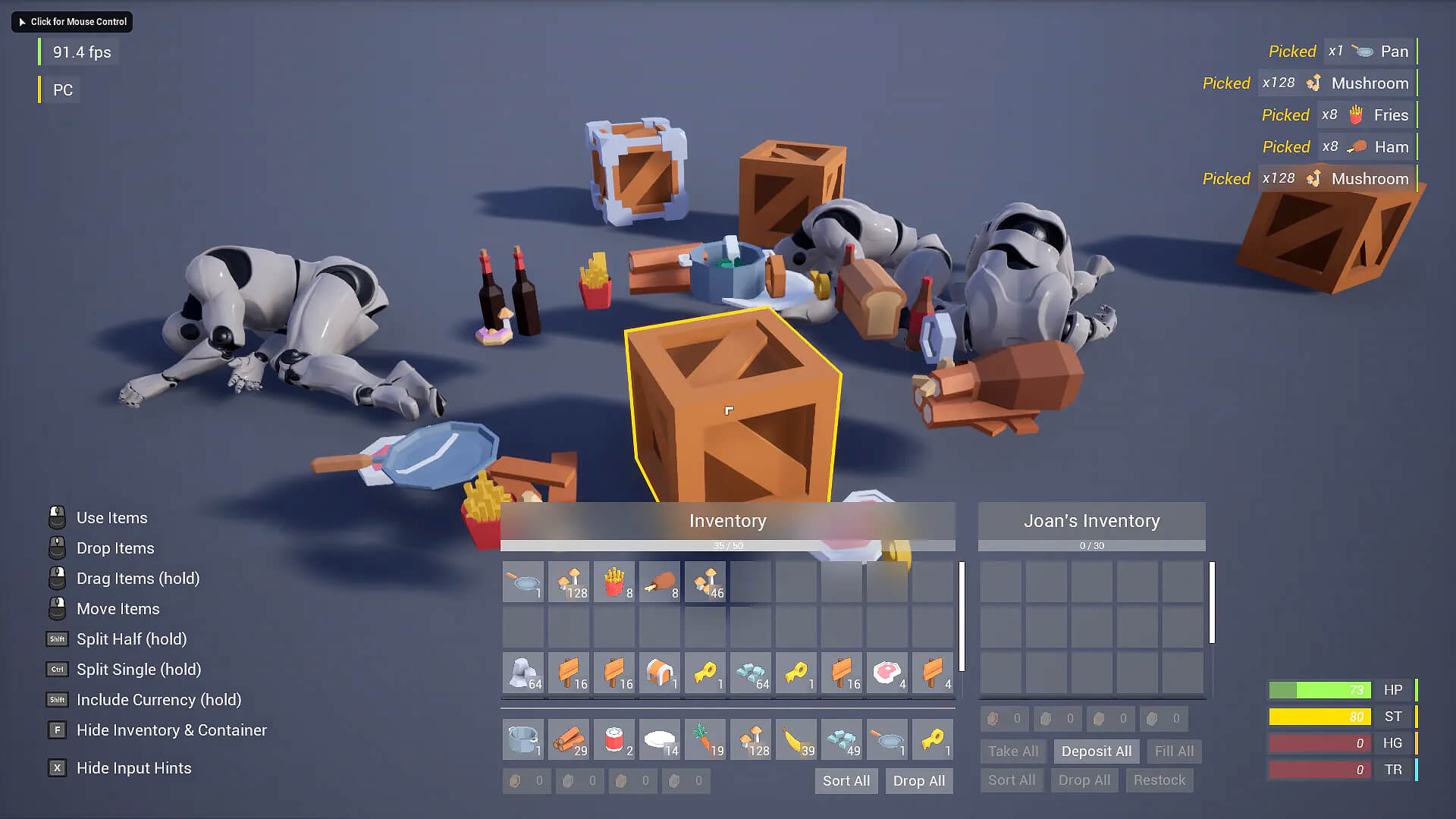Click the Deposit All button

click(x=1096, y=752)
